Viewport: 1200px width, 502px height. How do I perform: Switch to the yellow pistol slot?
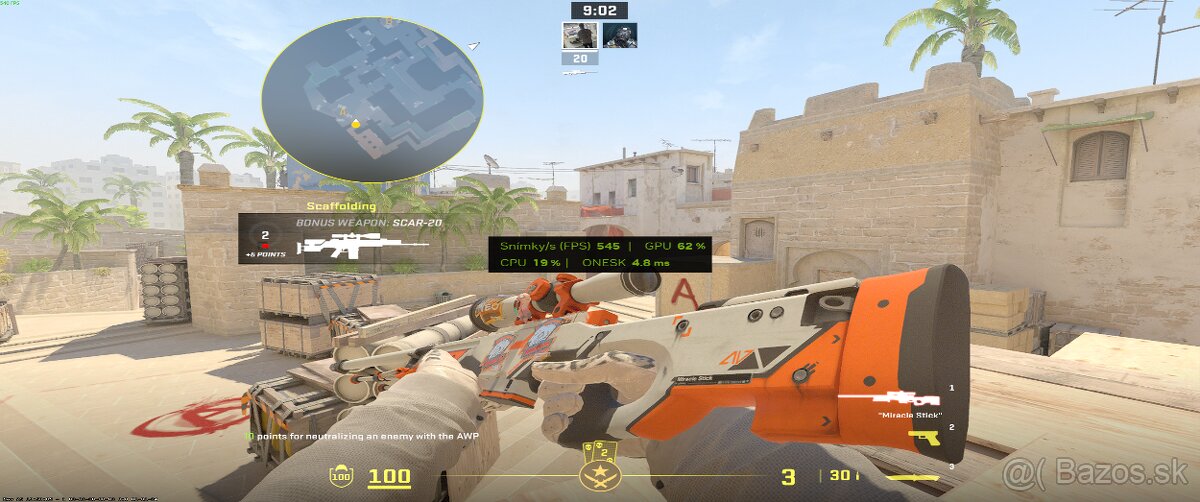pyautogui.click(x=923, y=434)
